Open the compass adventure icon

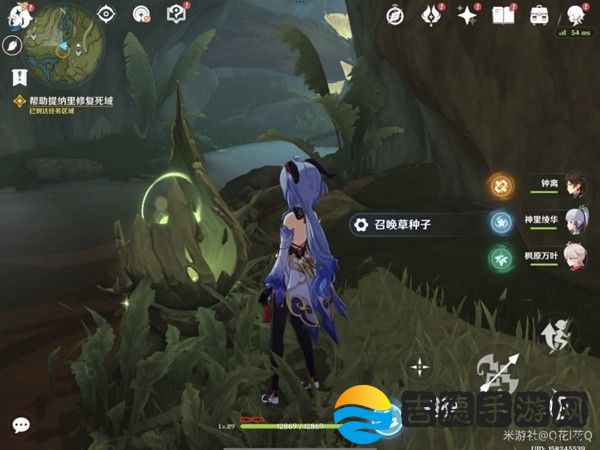tap(397, 15)
